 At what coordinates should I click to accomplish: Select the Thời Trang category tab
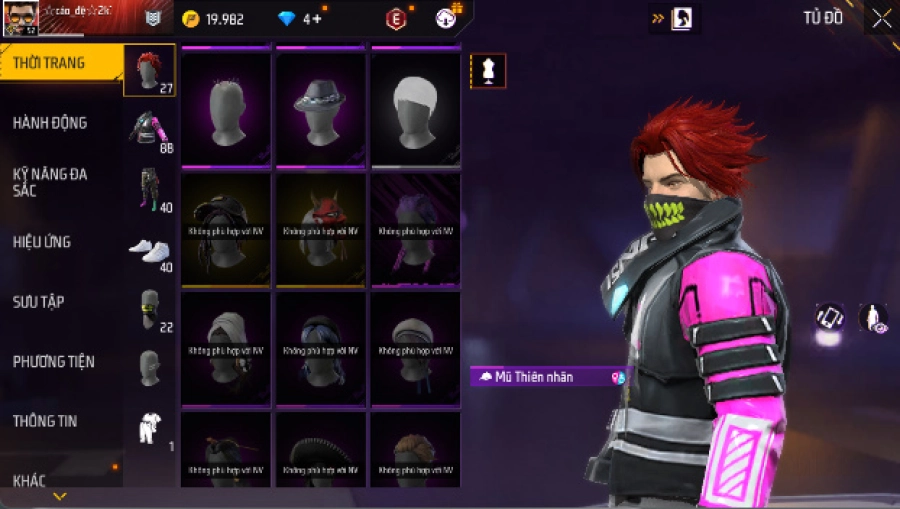pyautogui.click(x=50, y=64)
